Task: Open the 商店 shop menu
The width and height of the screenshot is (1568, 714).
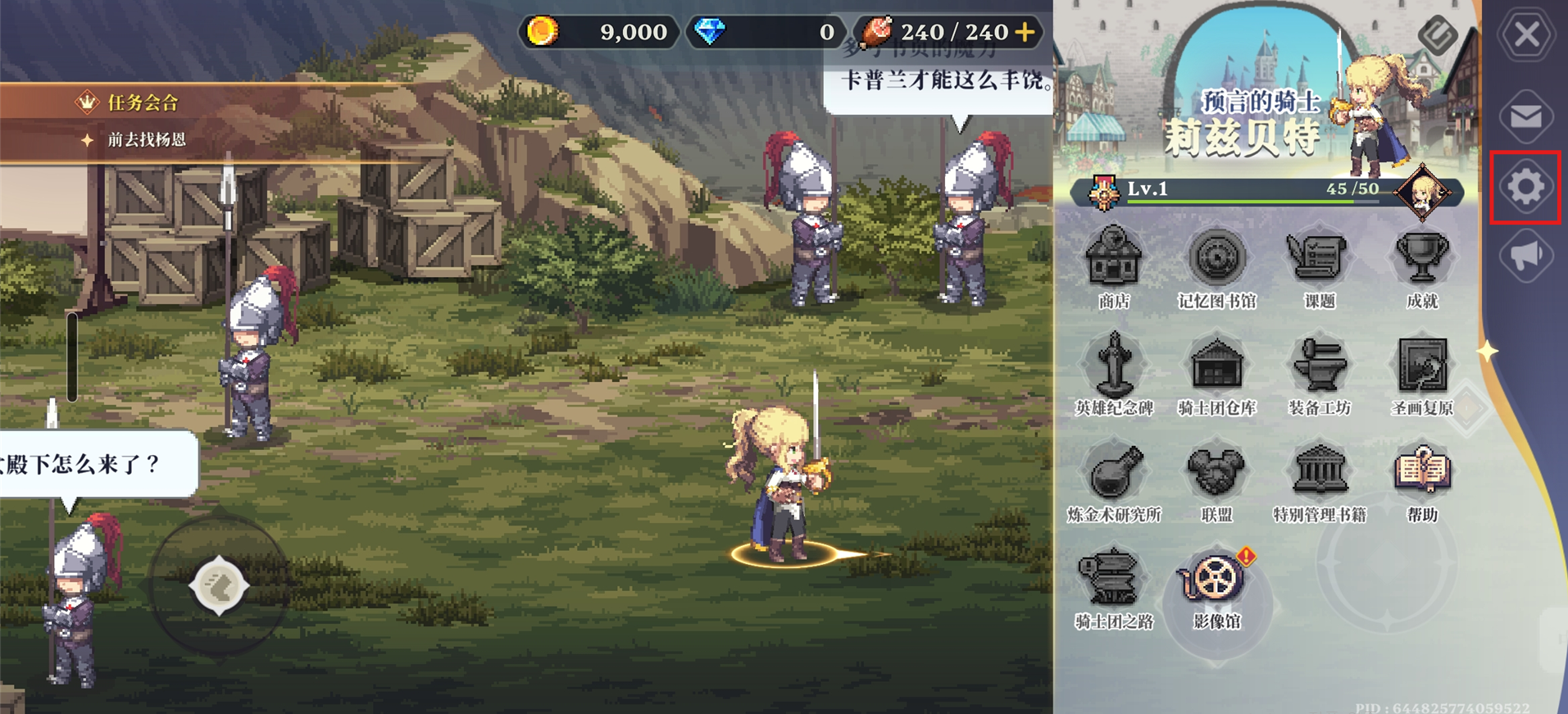Action: (1113, 261)
